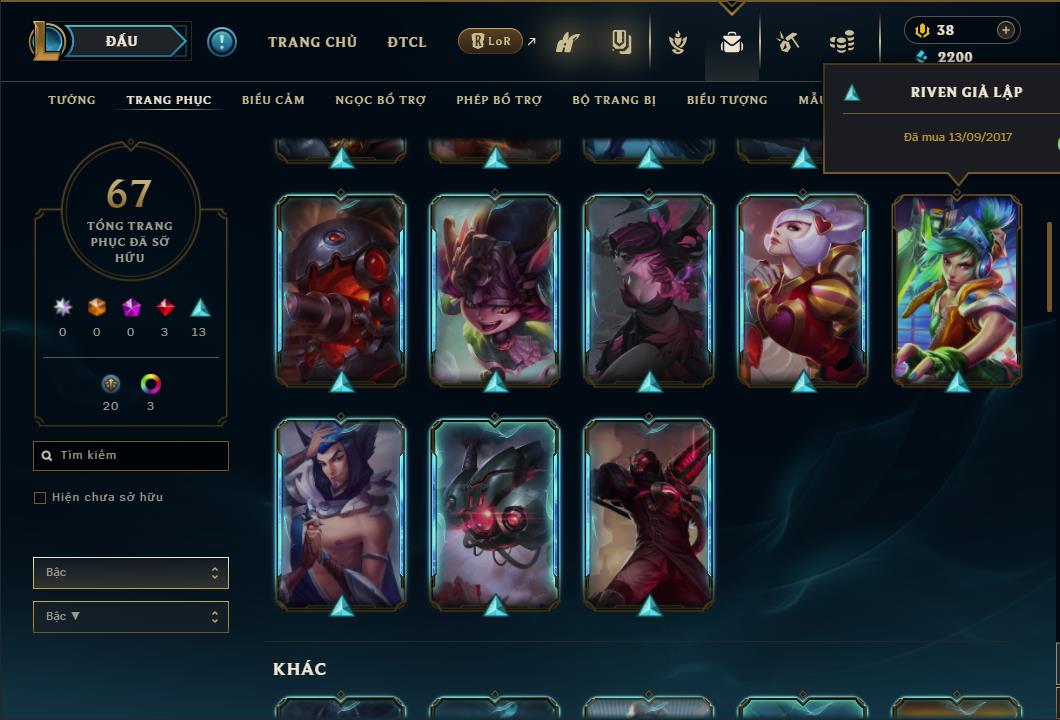The image size is (1060, 720).
Task: Switch to the BIỂU CẢM tab
Action: [x=273, y=100]
